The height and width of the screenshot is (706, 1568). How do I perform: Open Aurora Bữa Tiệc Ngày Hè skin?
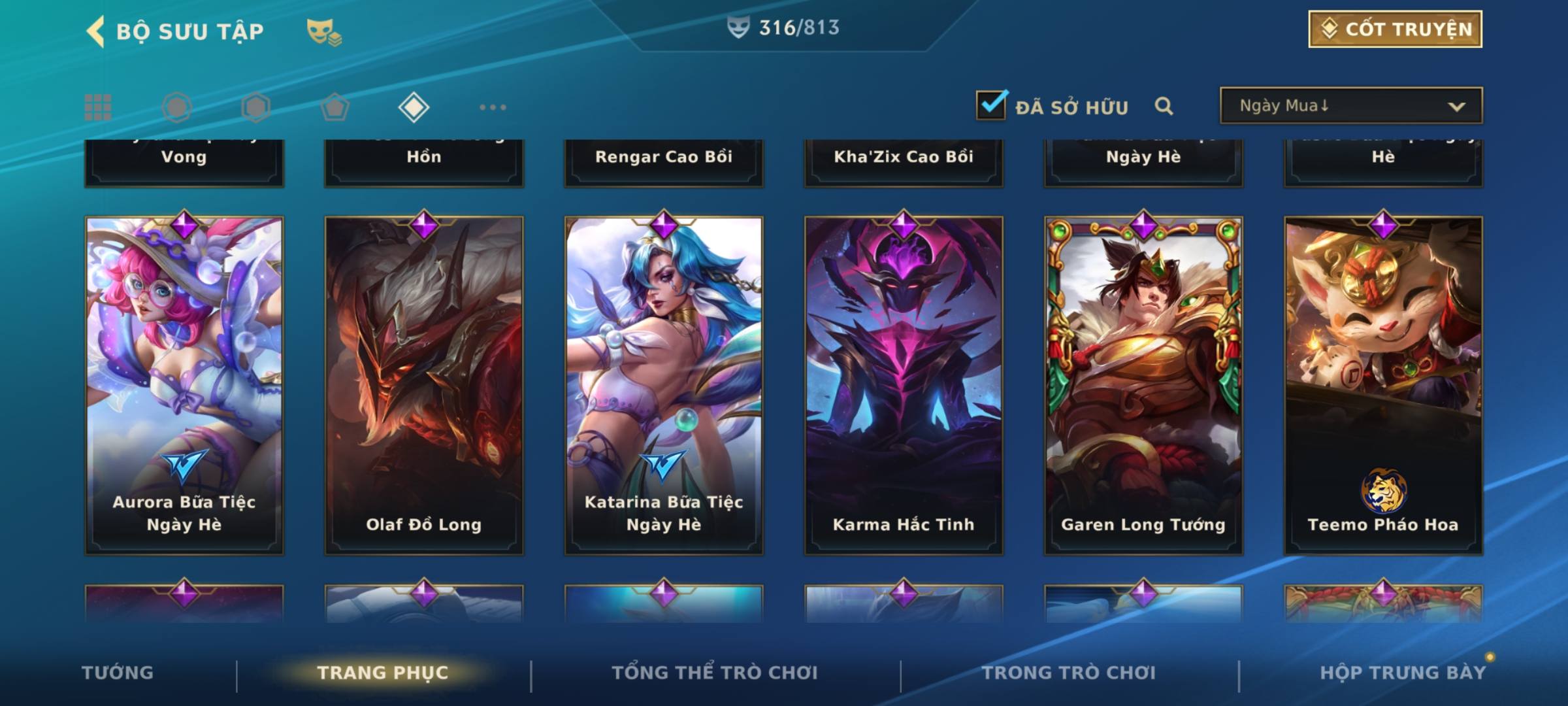184,386
